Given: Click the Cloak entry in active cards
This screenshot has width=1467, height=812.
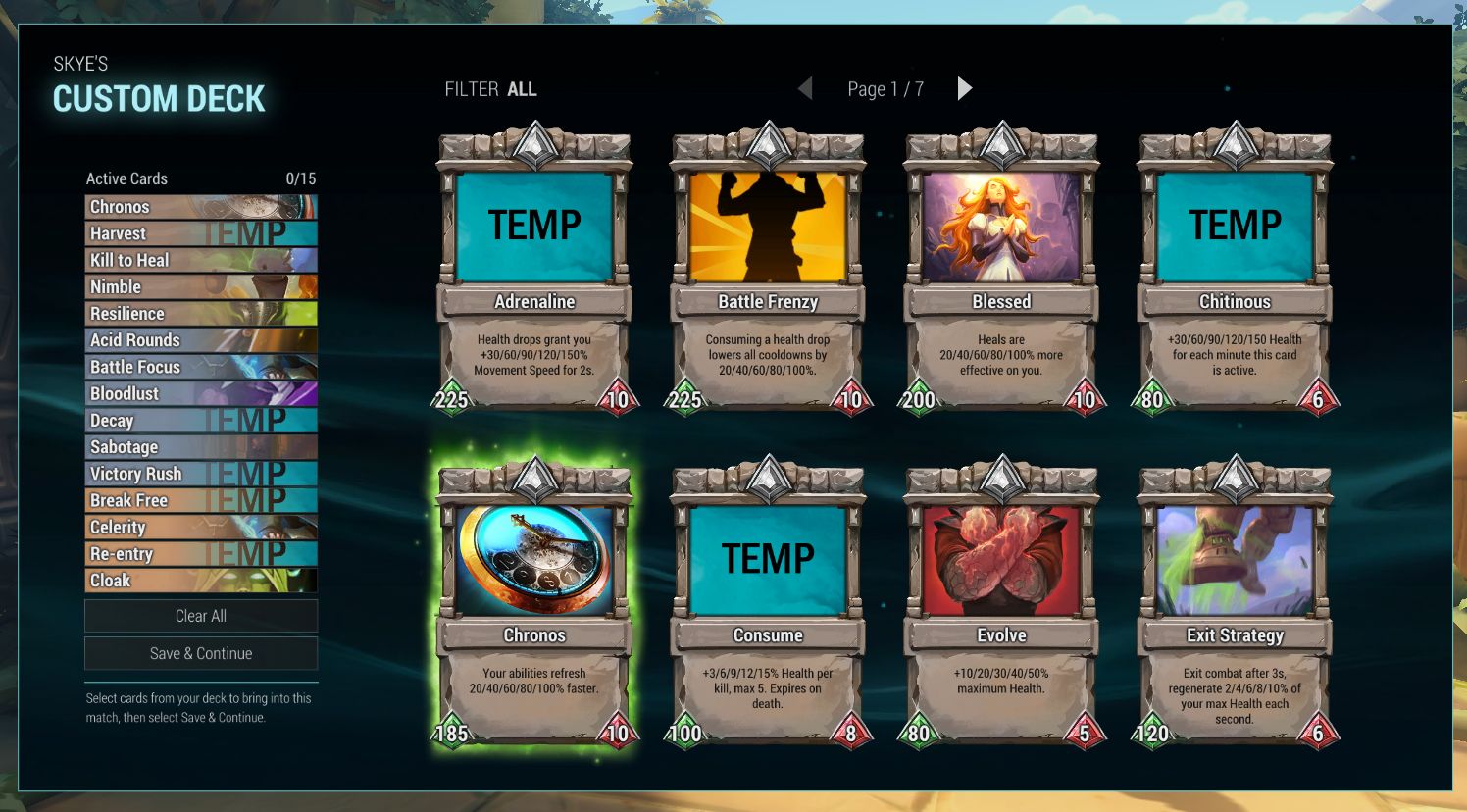Looking at the screenshot, I should [x=201, y=581].
